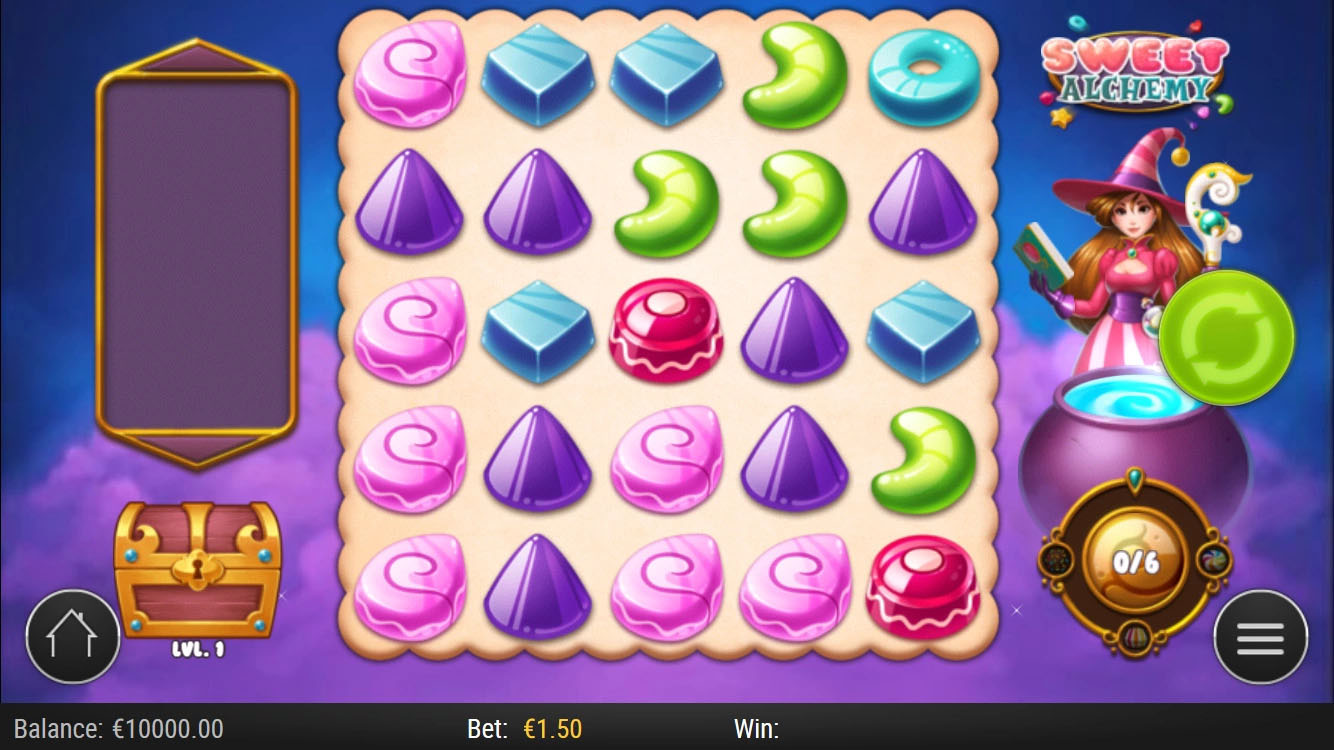Select the sprinkle candy medallion on the meter

click(1055, 559)
